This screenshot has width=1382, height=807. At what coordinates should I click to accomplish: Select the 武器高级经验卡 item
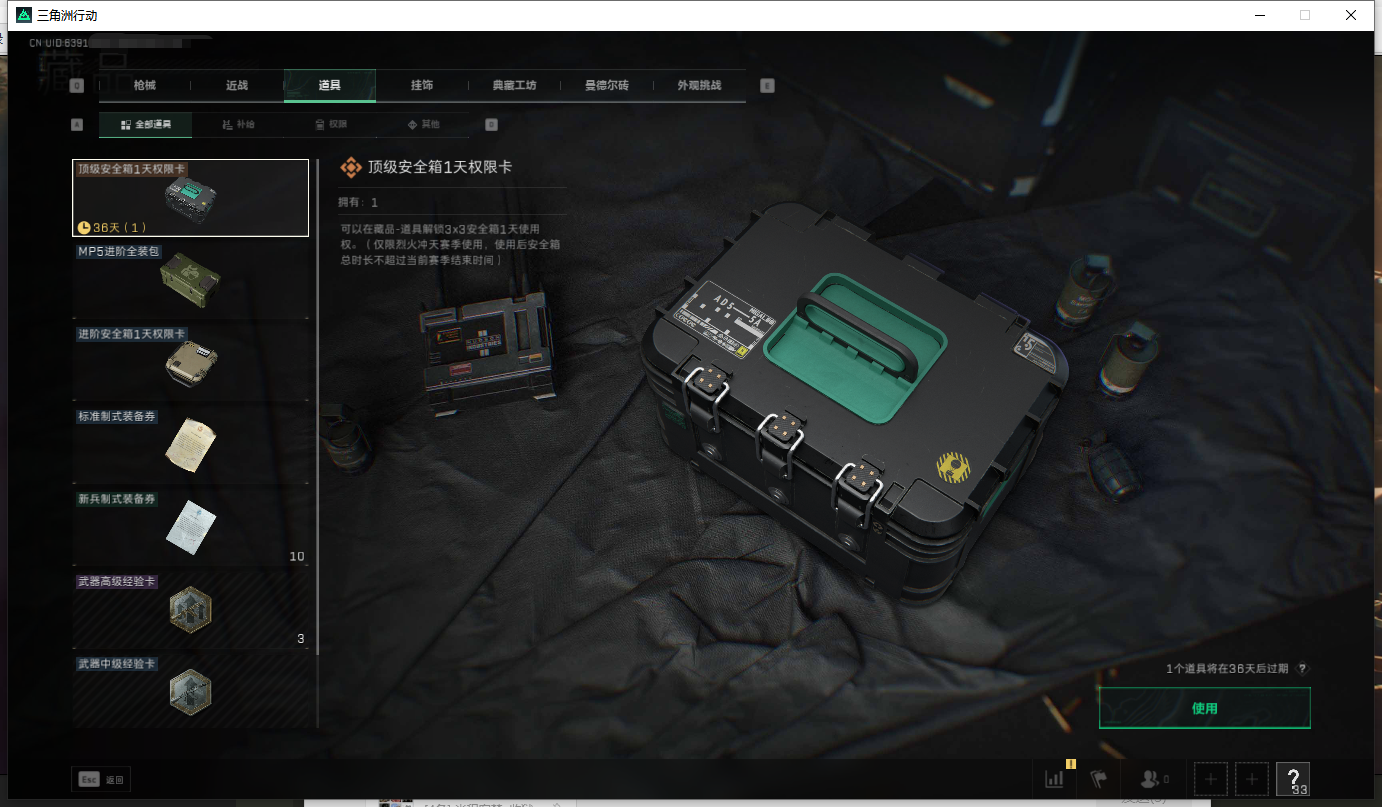pyautogui.click(x=190, y=608)
